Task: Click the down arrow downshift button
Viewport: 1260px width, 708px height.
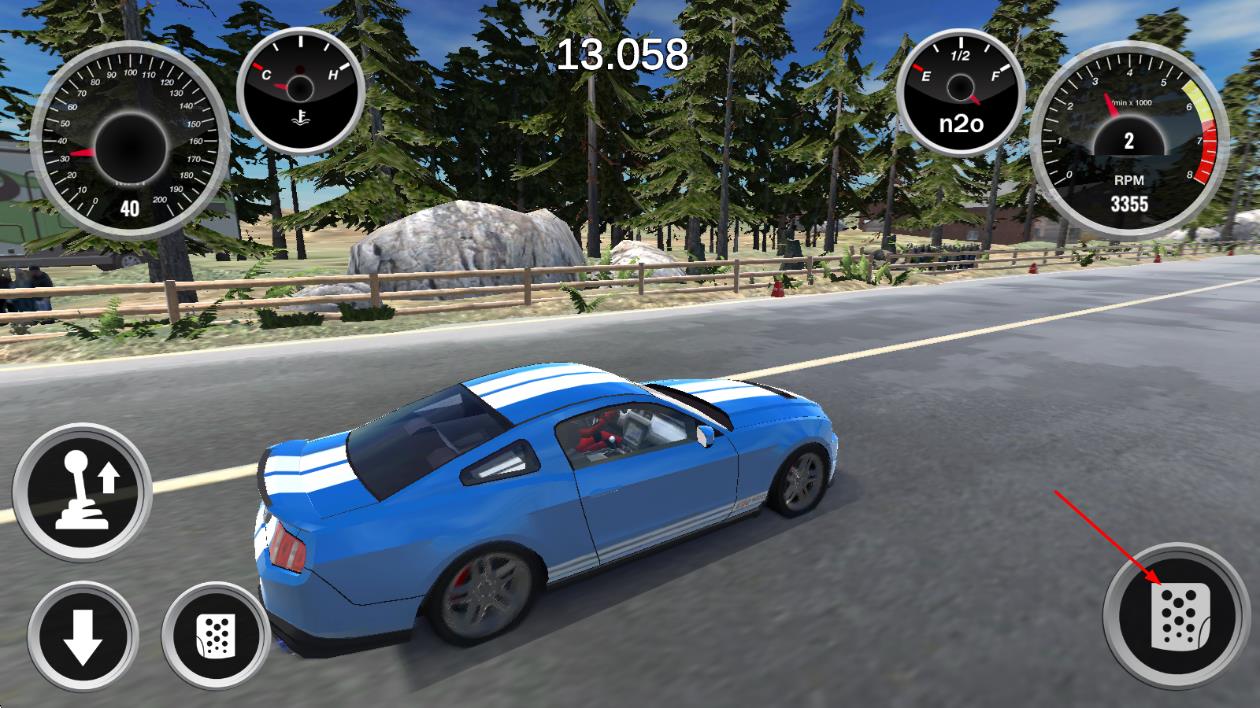Action: (83, 635)
